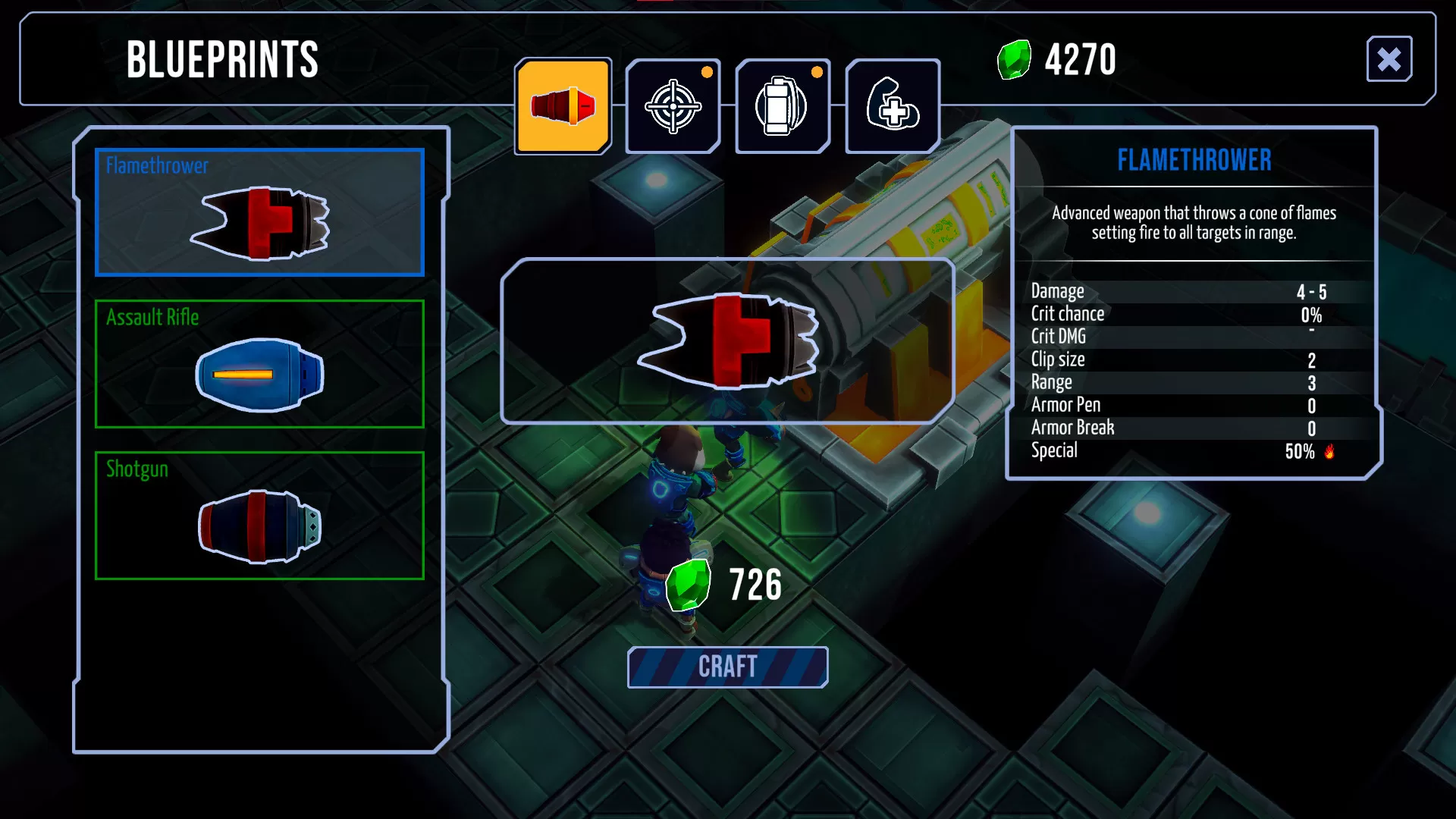Choose the Assault Rifle blueprint

click(259, 364)
